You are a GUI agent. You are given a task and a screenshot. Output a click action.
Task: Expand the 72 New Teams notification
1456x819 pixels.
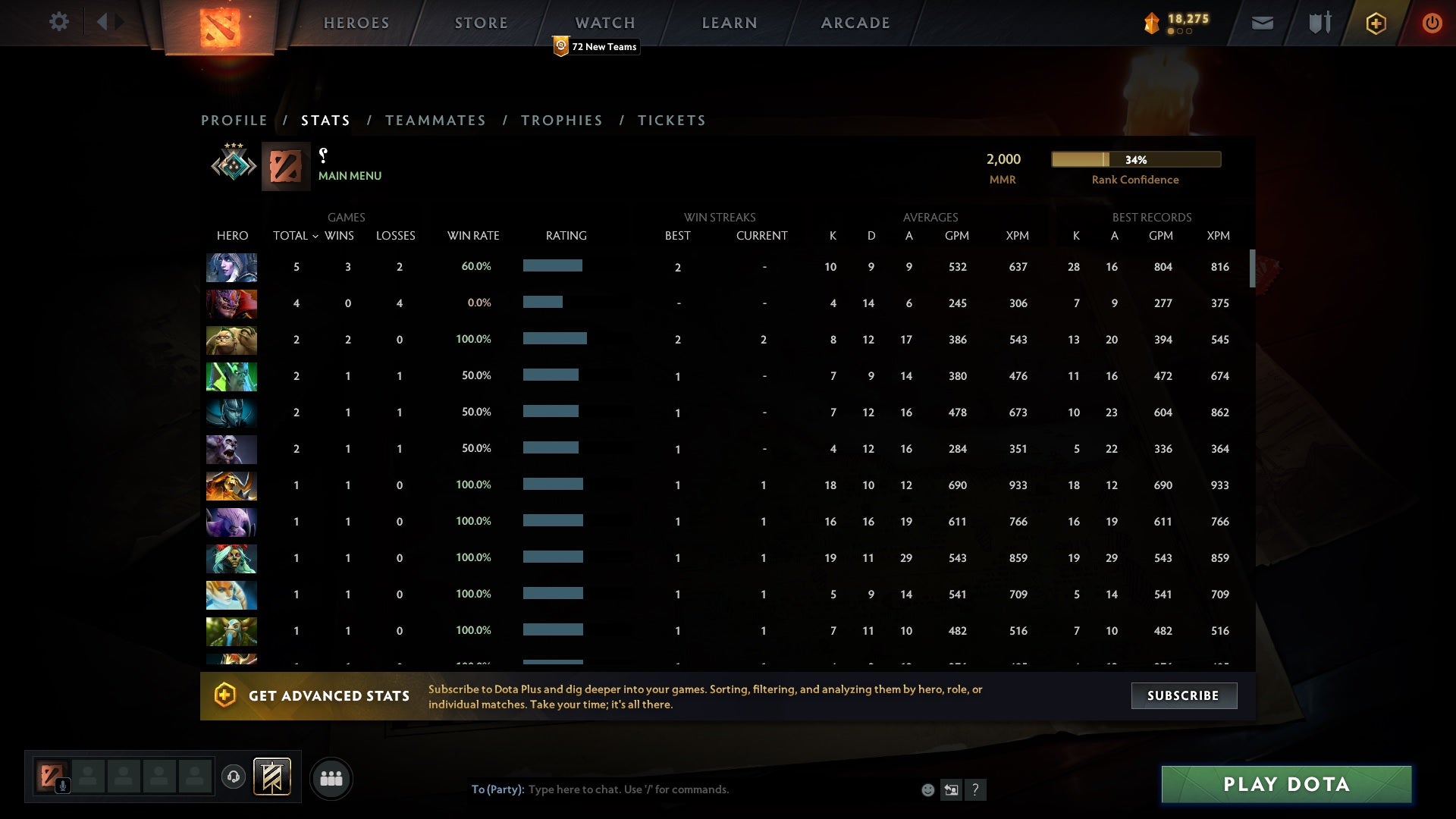point(596,46)
